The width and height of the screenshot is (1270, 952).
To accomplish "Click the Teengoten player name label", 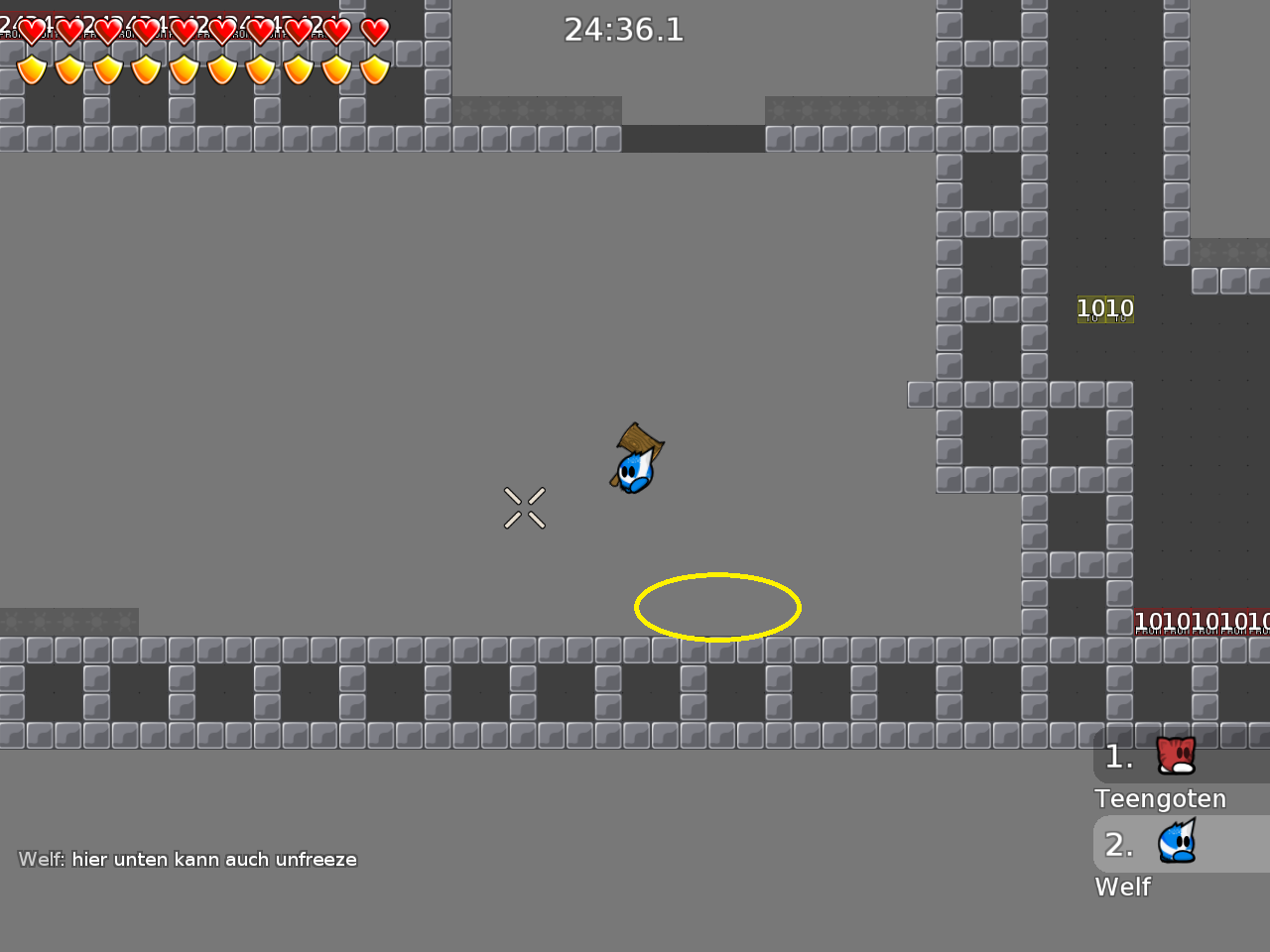I will (1160, 799).
